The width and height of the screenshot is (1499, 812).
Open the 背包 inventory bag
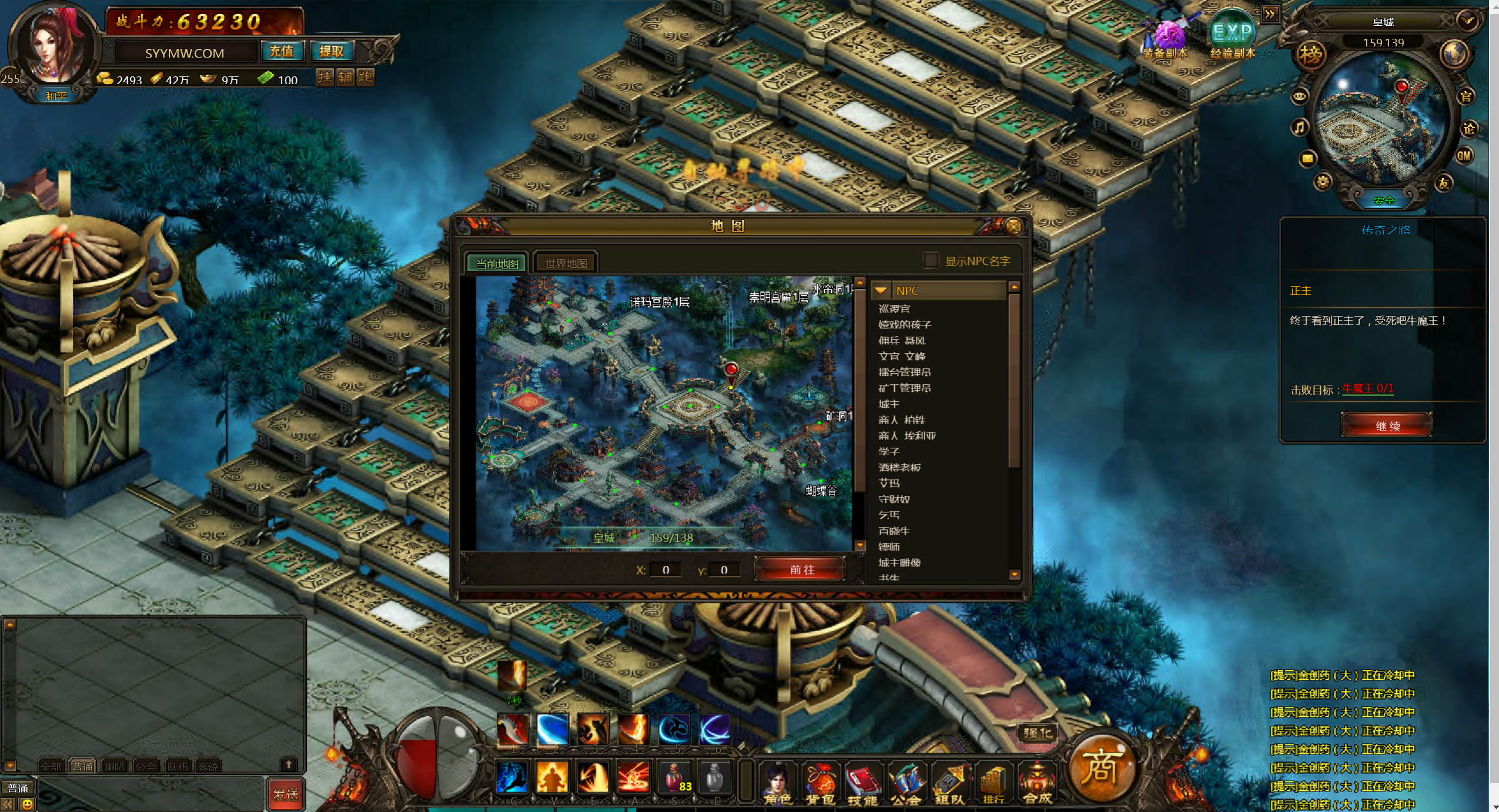pos(819,783)
